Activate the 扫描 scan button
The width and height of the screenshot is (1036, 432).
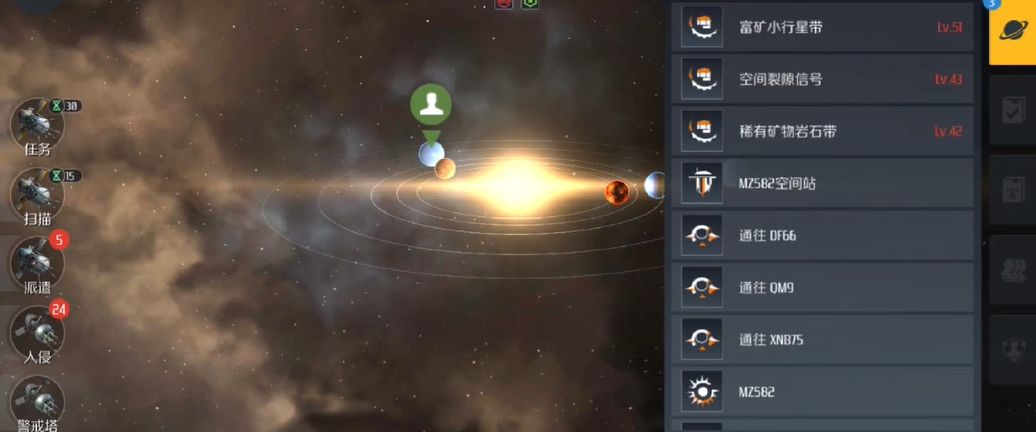37,196
